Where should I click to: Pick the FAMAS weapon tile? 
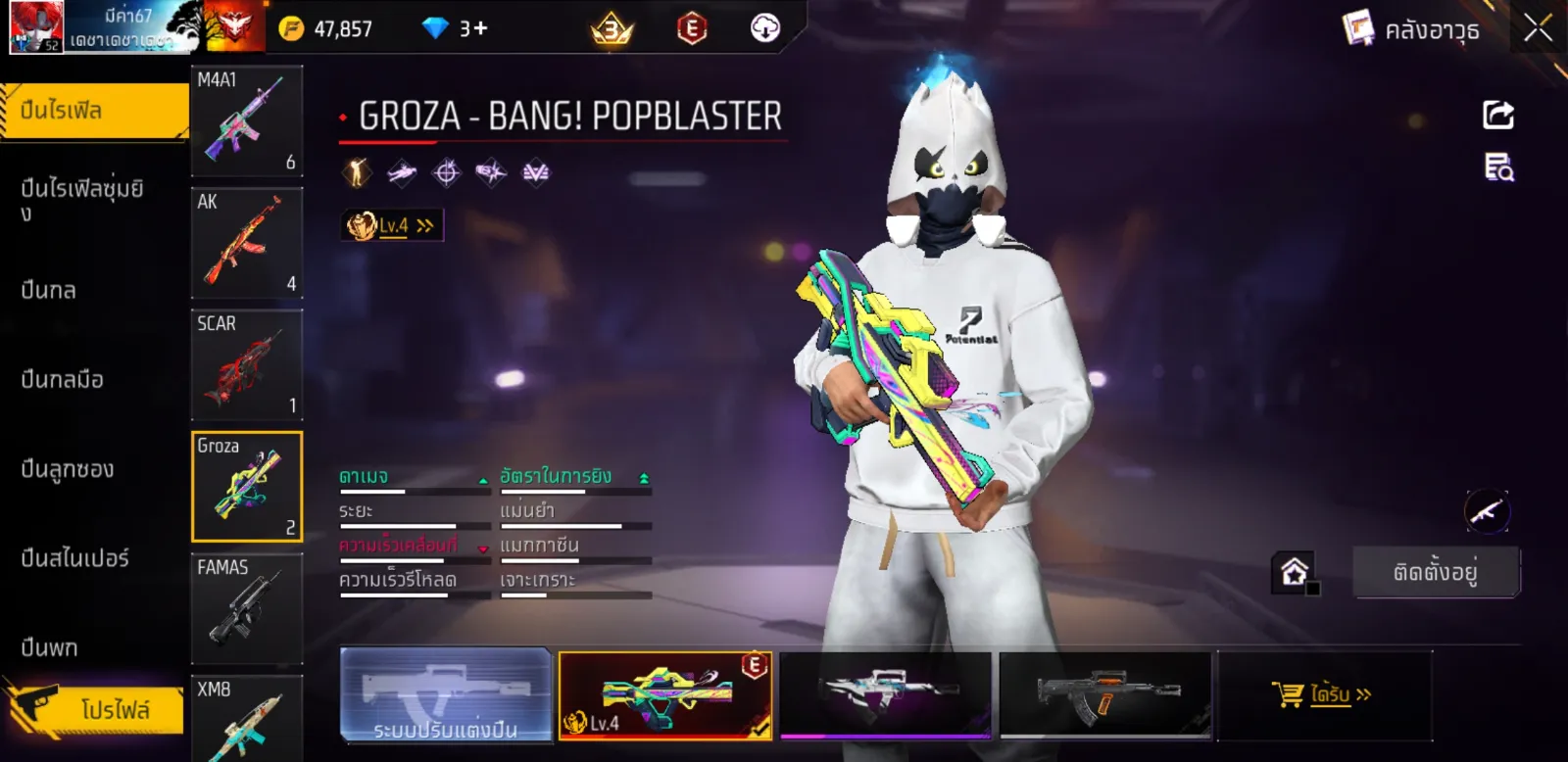tap(246, 608)
